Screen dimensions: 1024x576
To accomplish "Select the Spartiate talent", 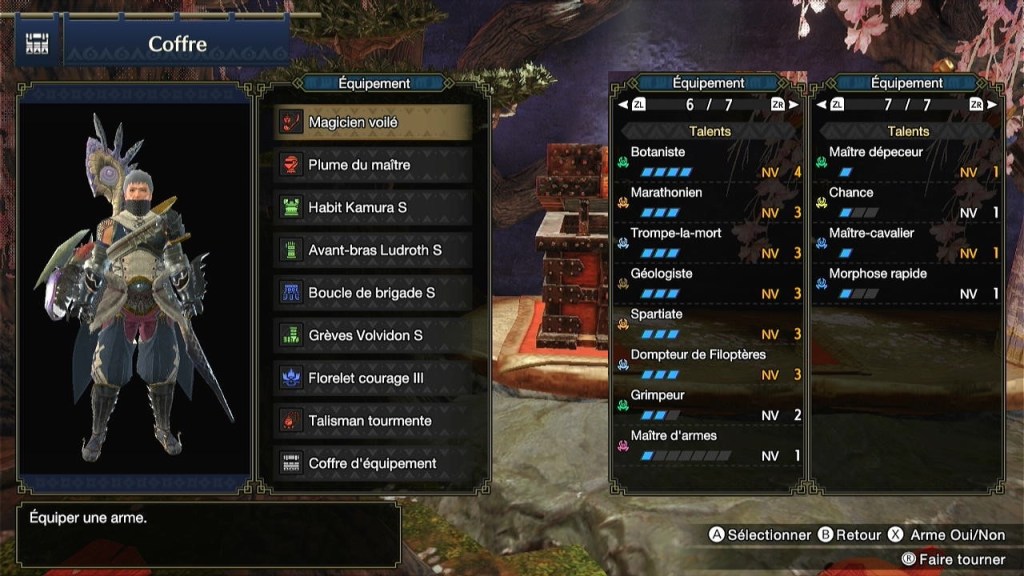I will [x=709, y=324].
